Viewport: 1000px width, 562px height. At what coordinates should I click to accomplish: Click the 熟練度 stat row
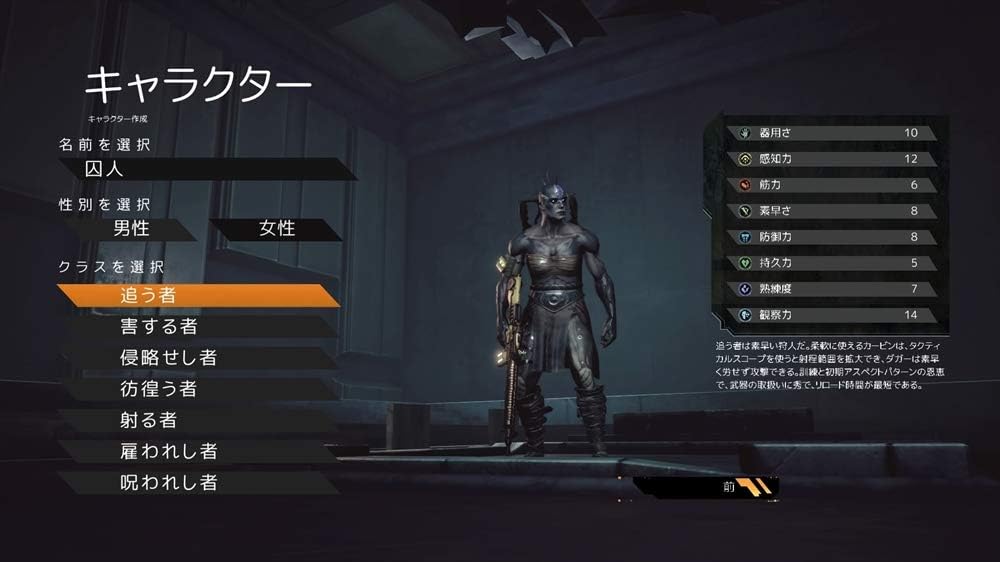tap(835, 289)
